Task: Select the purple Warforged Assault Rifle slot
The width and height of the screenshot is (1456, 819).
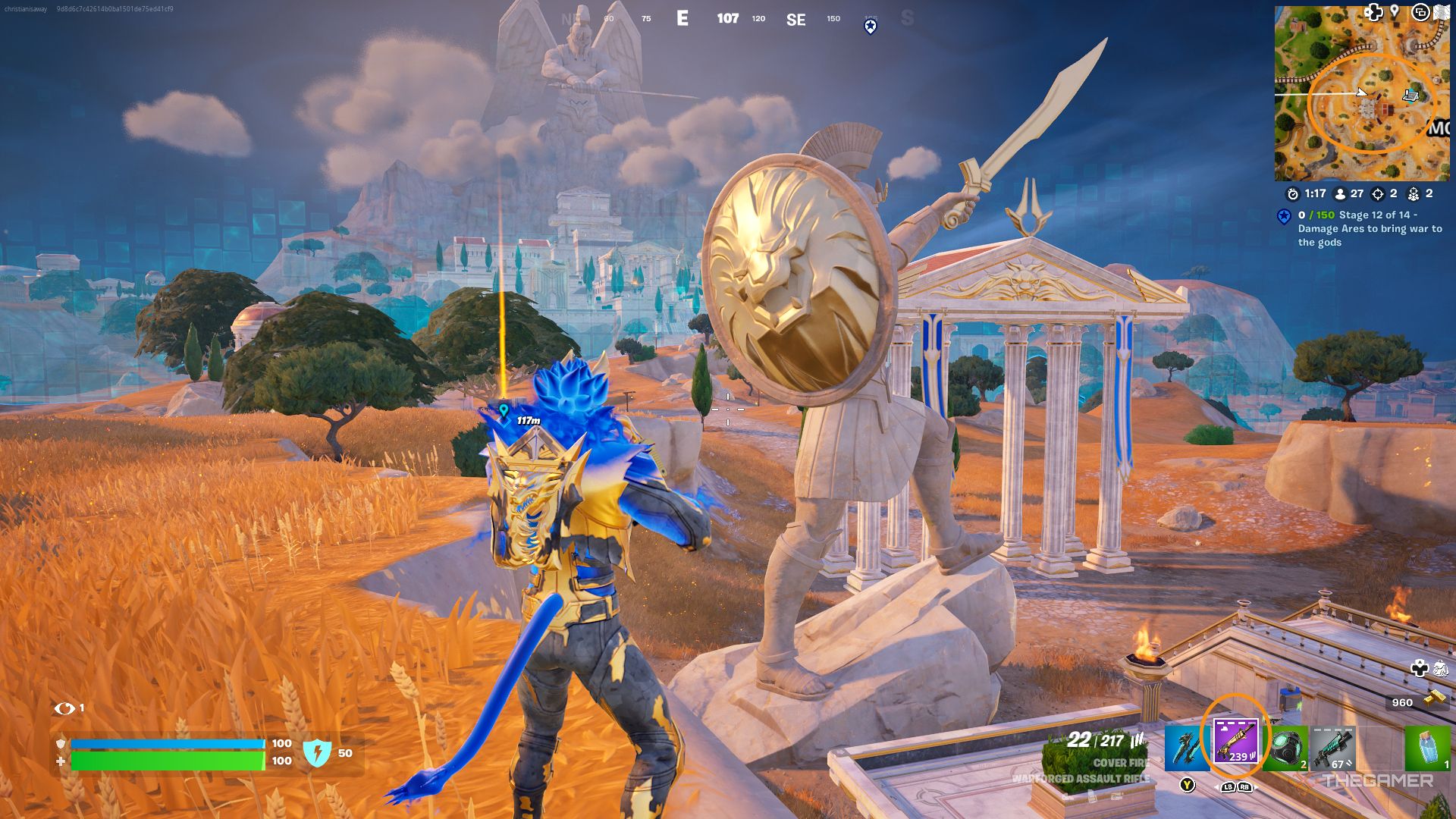Action: coord(1235,741)
